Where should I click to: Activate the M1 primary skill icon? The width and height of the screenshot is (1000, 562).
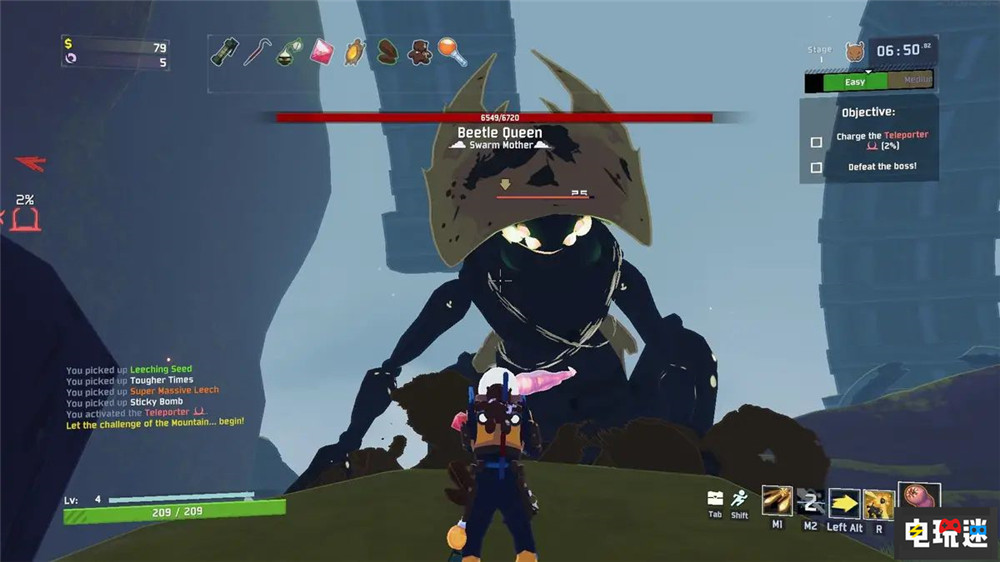click(777, 500)
